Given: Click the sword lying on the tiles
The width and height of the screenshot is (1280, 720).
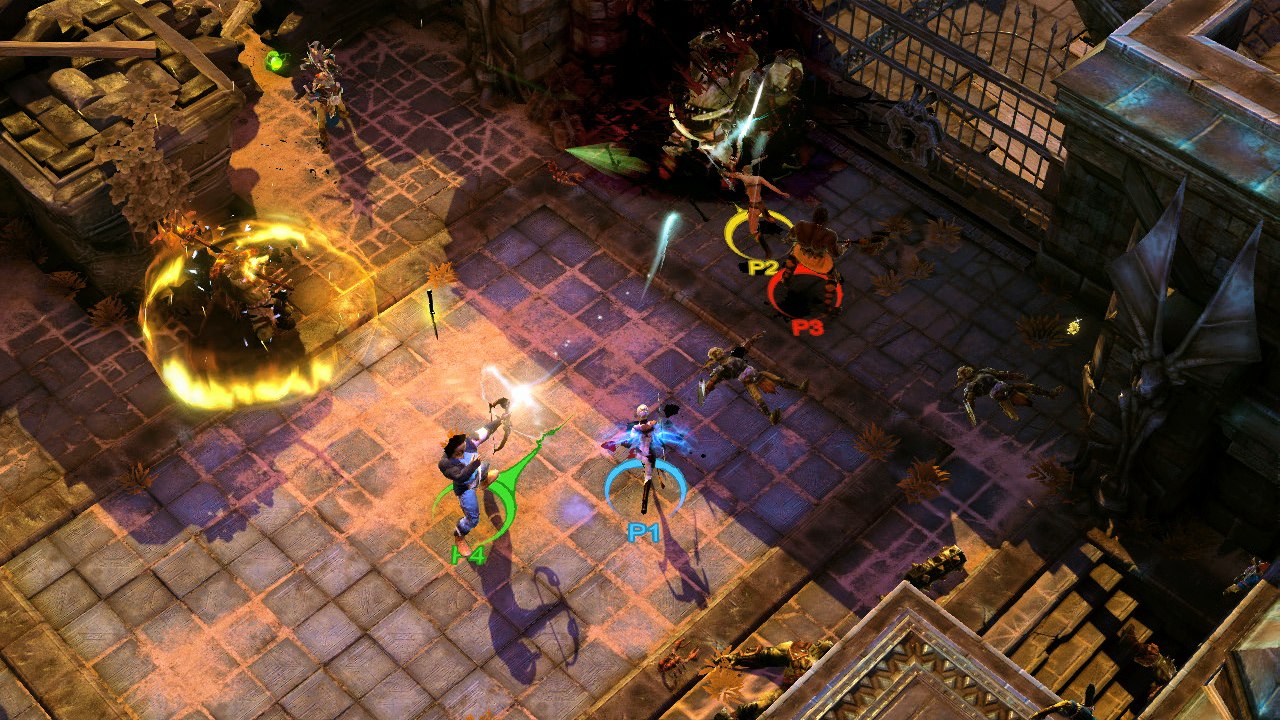Looking at the screenshot, I should pyautogui.click(x=432, y=308).
